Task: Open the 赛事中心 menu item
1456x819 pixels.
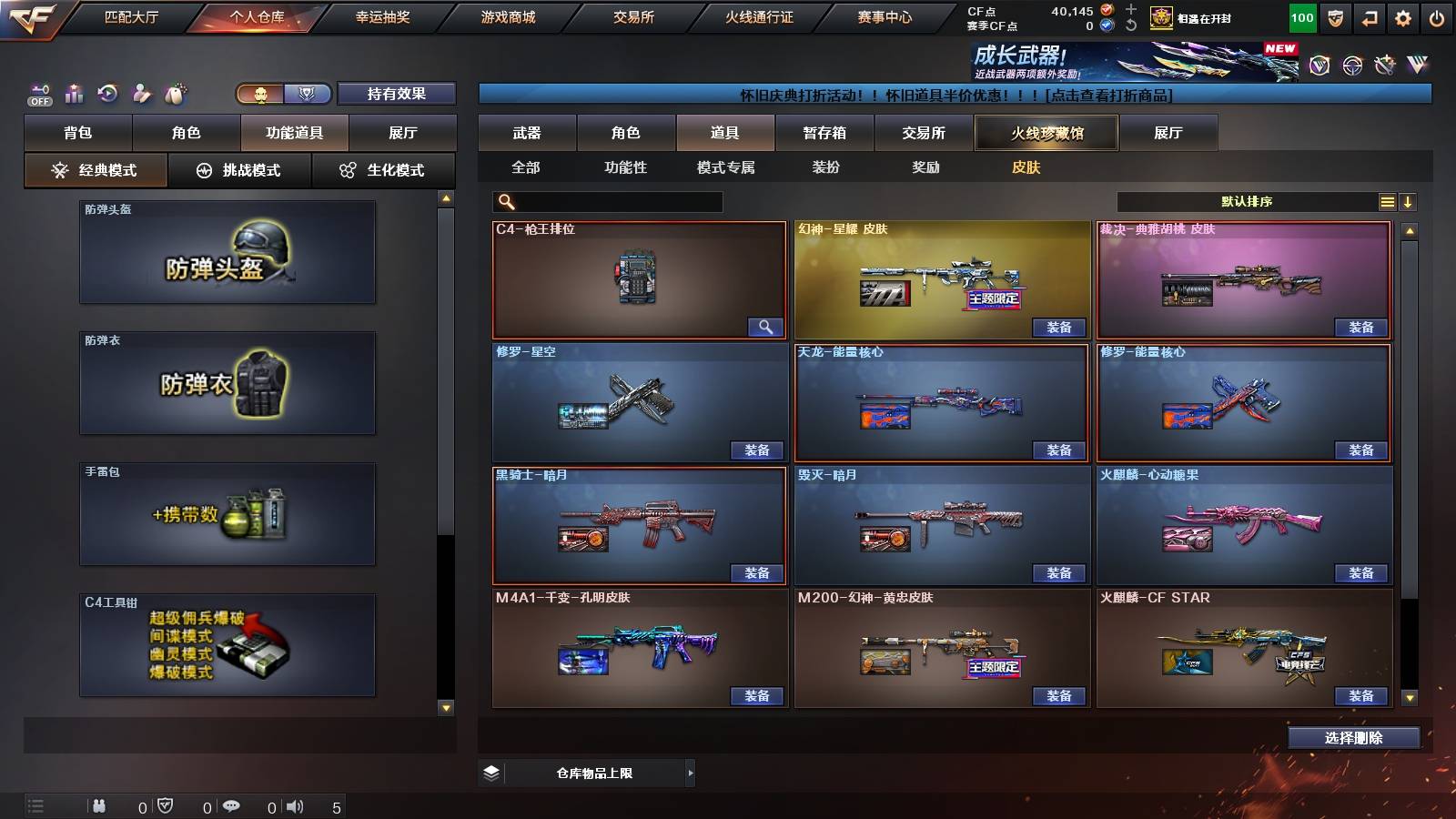Action: coord(885,15)
